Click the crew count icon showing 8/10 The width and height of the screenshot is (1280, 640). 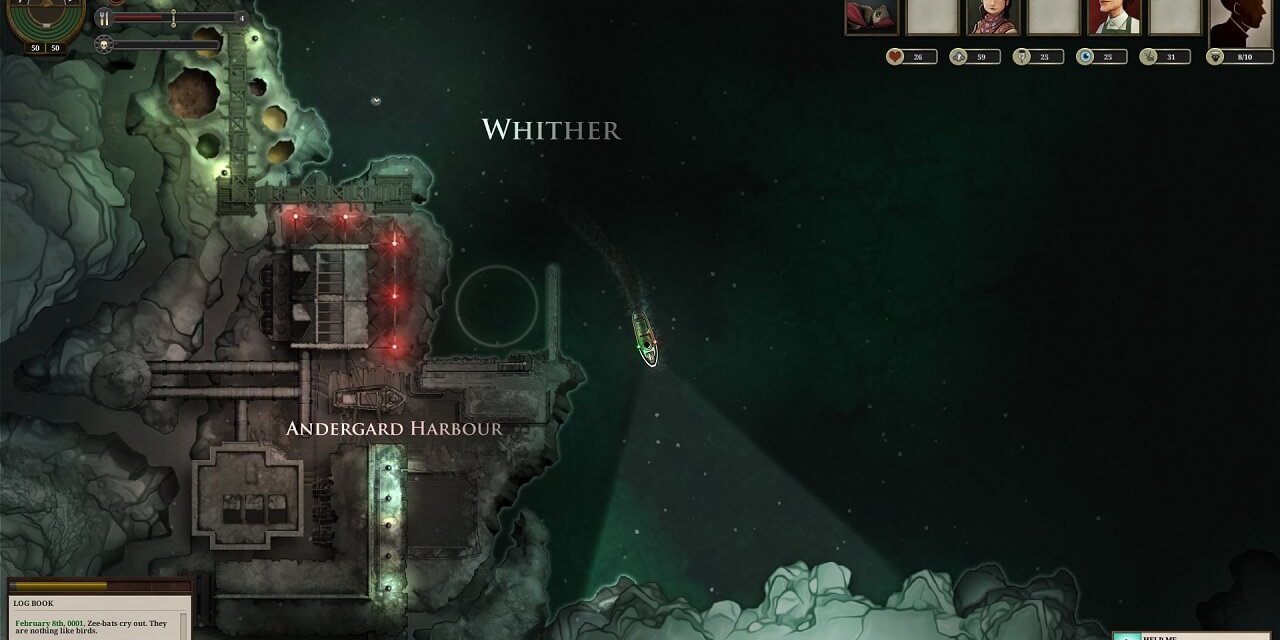point(1216,57)
